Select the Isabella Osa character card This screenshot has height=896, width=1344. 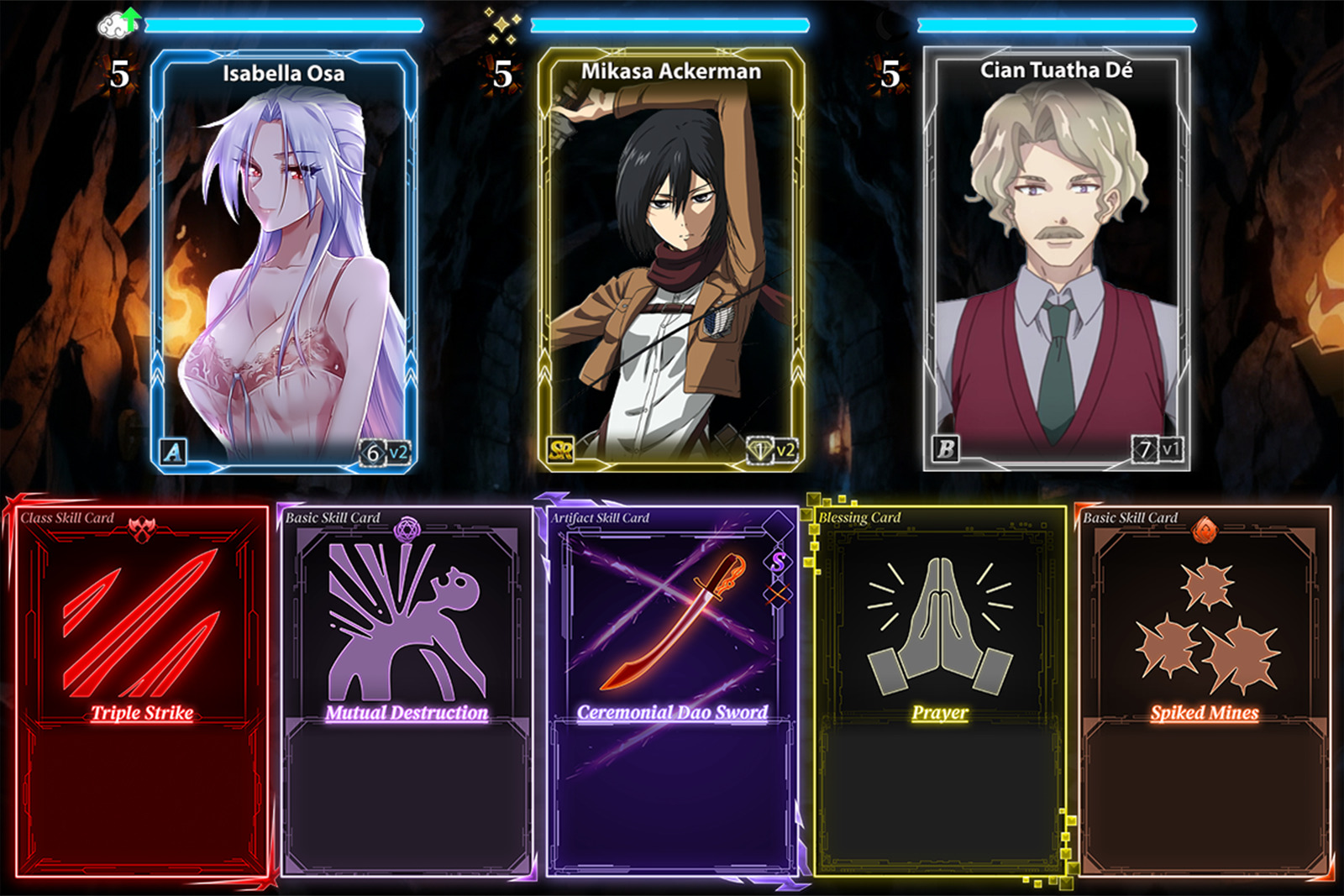coord(284,260)
